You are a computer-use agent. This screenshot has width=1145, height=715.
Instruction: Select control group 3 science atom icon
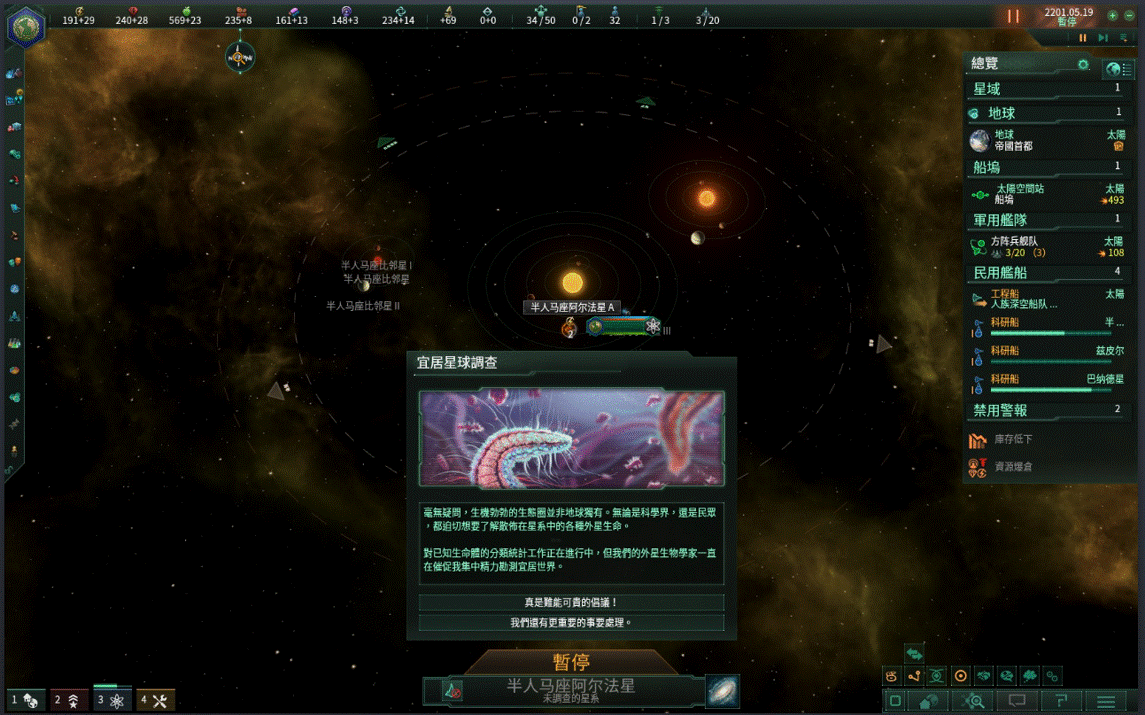[112, 700]
